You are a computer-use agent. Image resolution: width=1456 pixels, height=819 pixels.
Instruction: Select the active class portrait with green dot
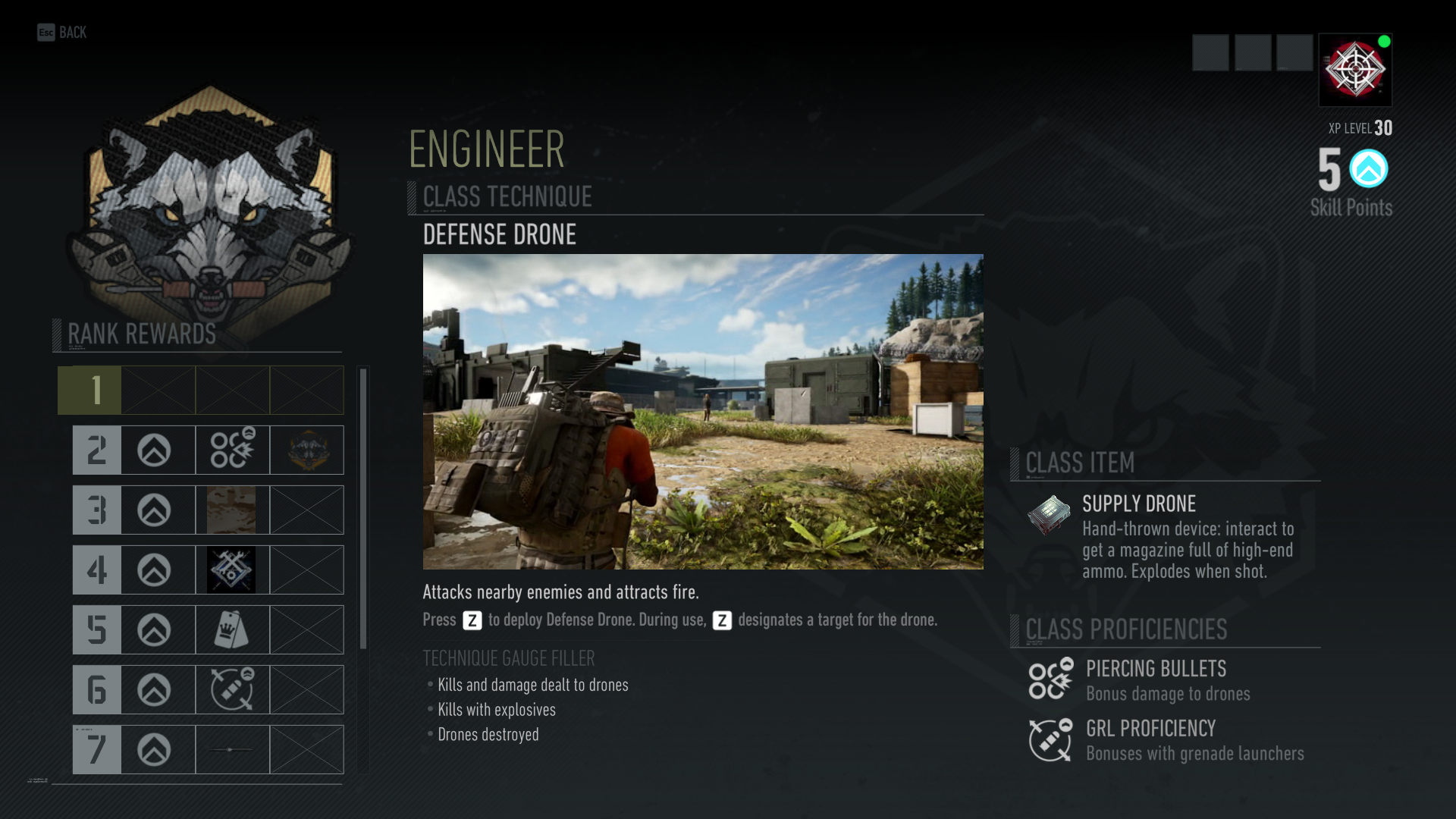pyautogui.click(x=1354, y=71)
